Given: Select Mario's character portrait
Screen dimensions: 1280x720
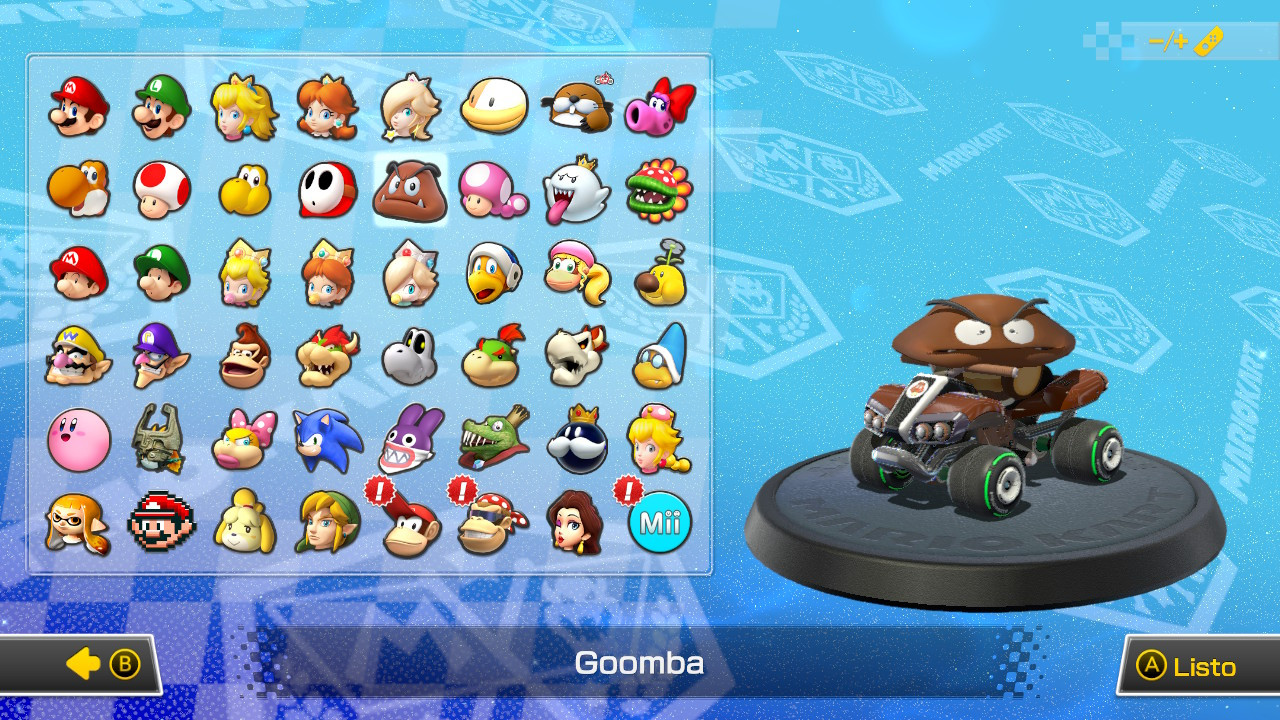Looking at the screenshot, I should tap(78, 105).
